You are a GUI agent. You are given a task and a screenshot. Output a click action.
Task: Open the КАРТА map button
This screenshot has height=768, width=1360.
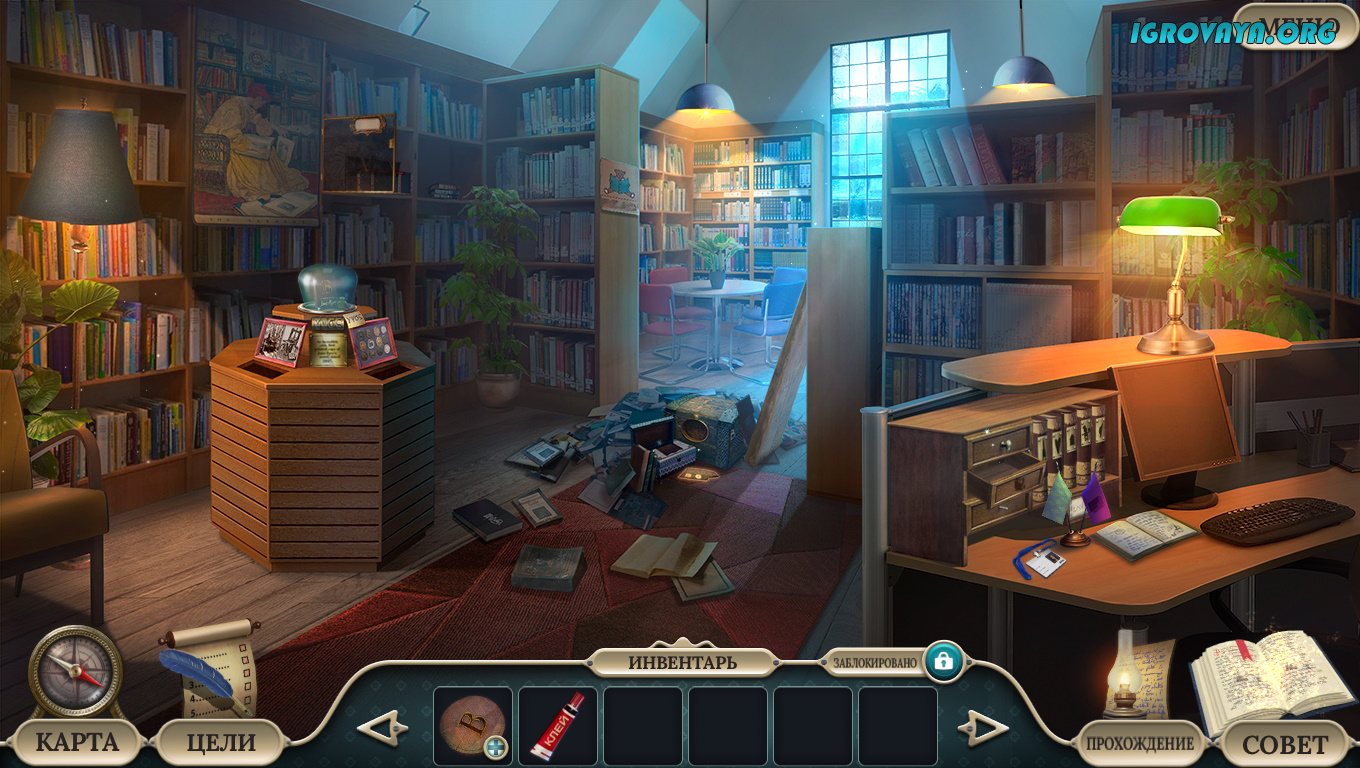76,742
